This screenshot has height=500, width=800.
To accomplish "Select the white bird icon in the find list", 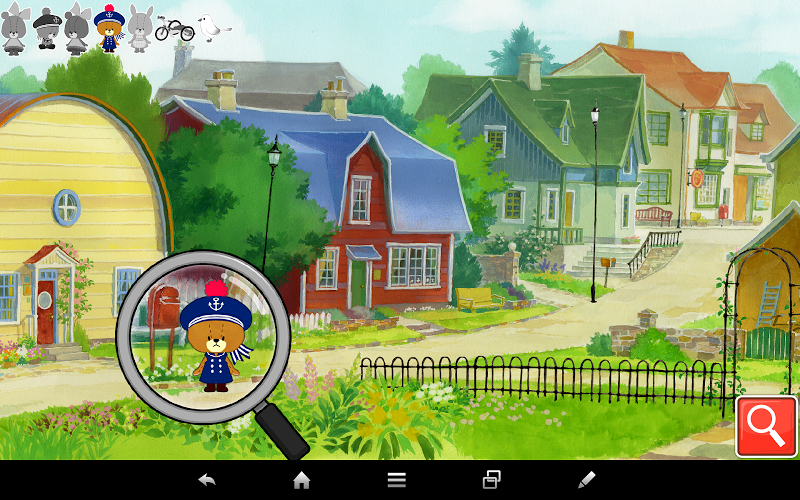I will [x=210, y=27].
